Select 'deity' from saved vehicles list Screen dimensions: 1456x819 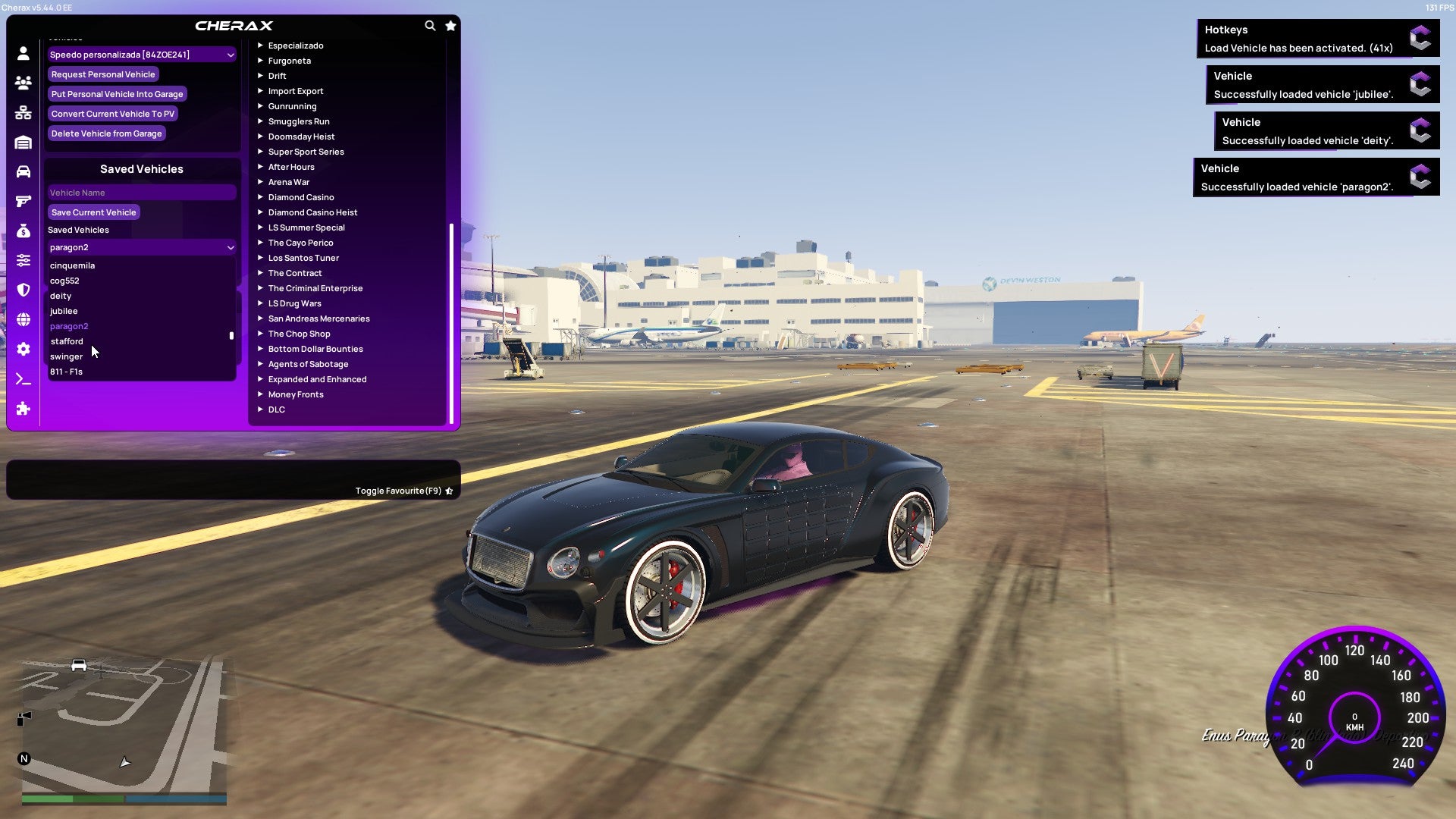coord(61,296)
